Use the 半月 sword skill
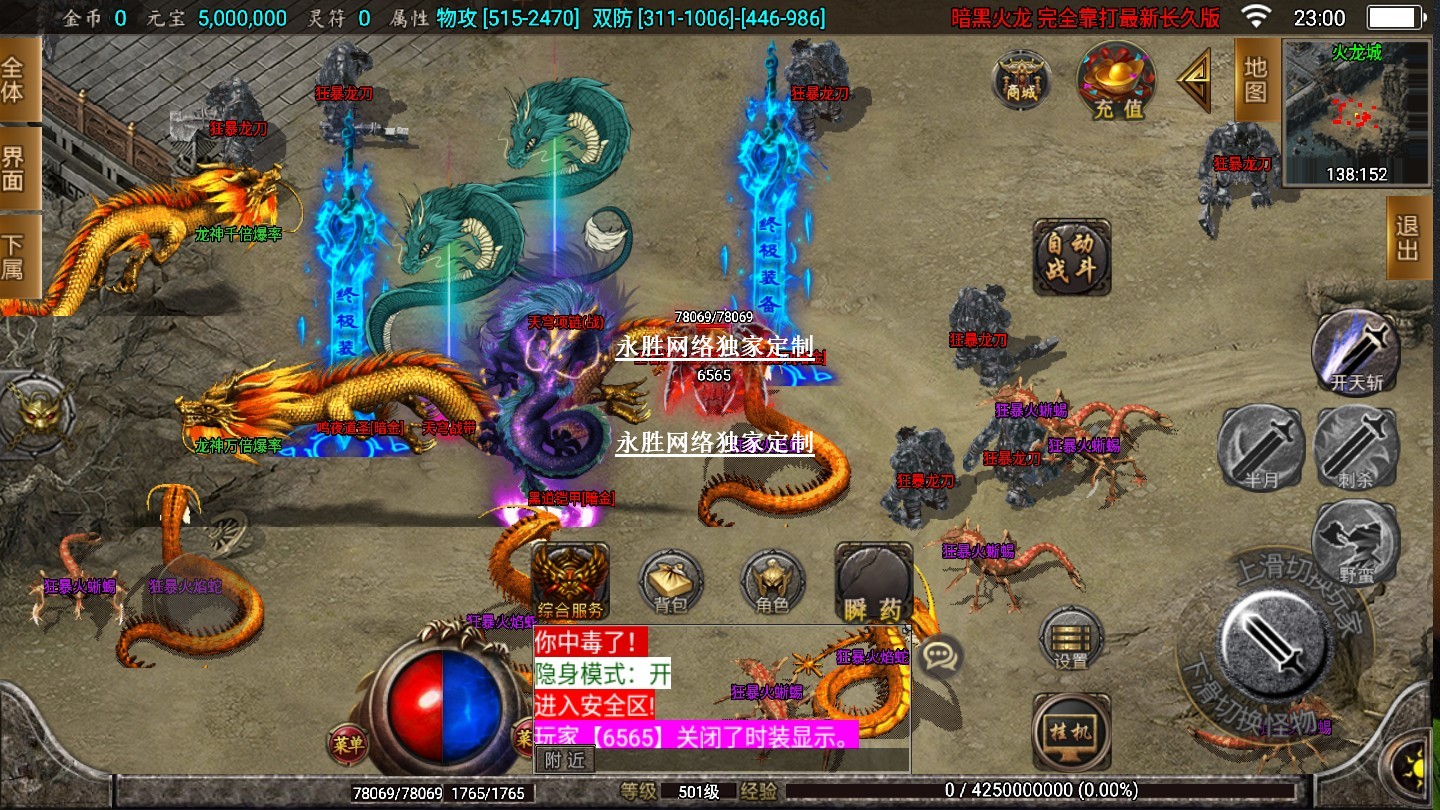This screenshot has height=810, width=1440. coord(1261,447)
